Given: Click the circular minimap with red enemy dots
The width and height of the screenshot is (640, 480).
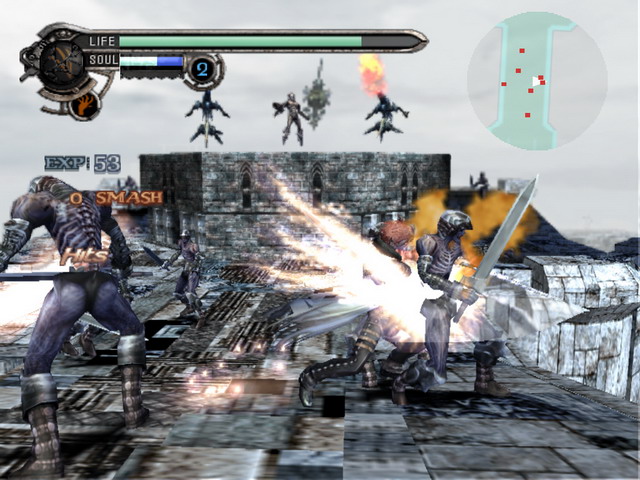Looking at the screenshot, I should (x=536, y=80).
